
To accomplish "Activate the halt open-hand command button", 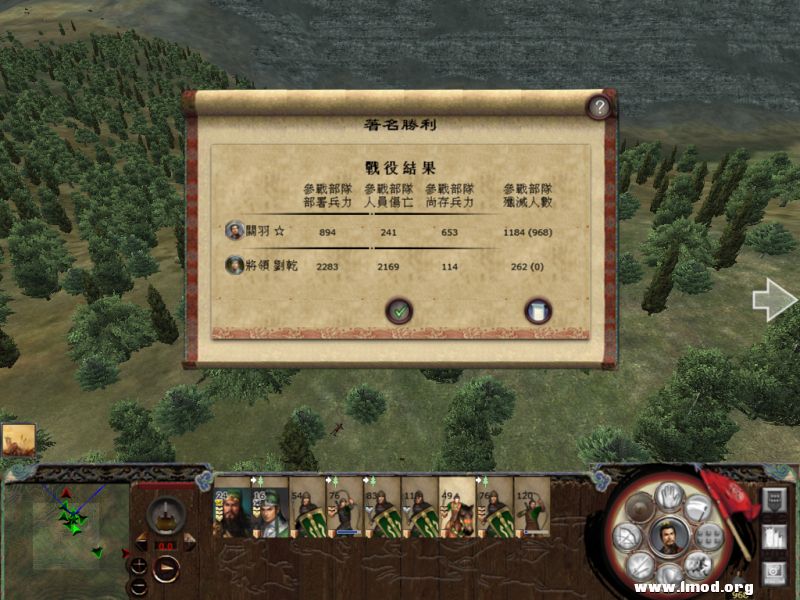I will pos(668,495).
